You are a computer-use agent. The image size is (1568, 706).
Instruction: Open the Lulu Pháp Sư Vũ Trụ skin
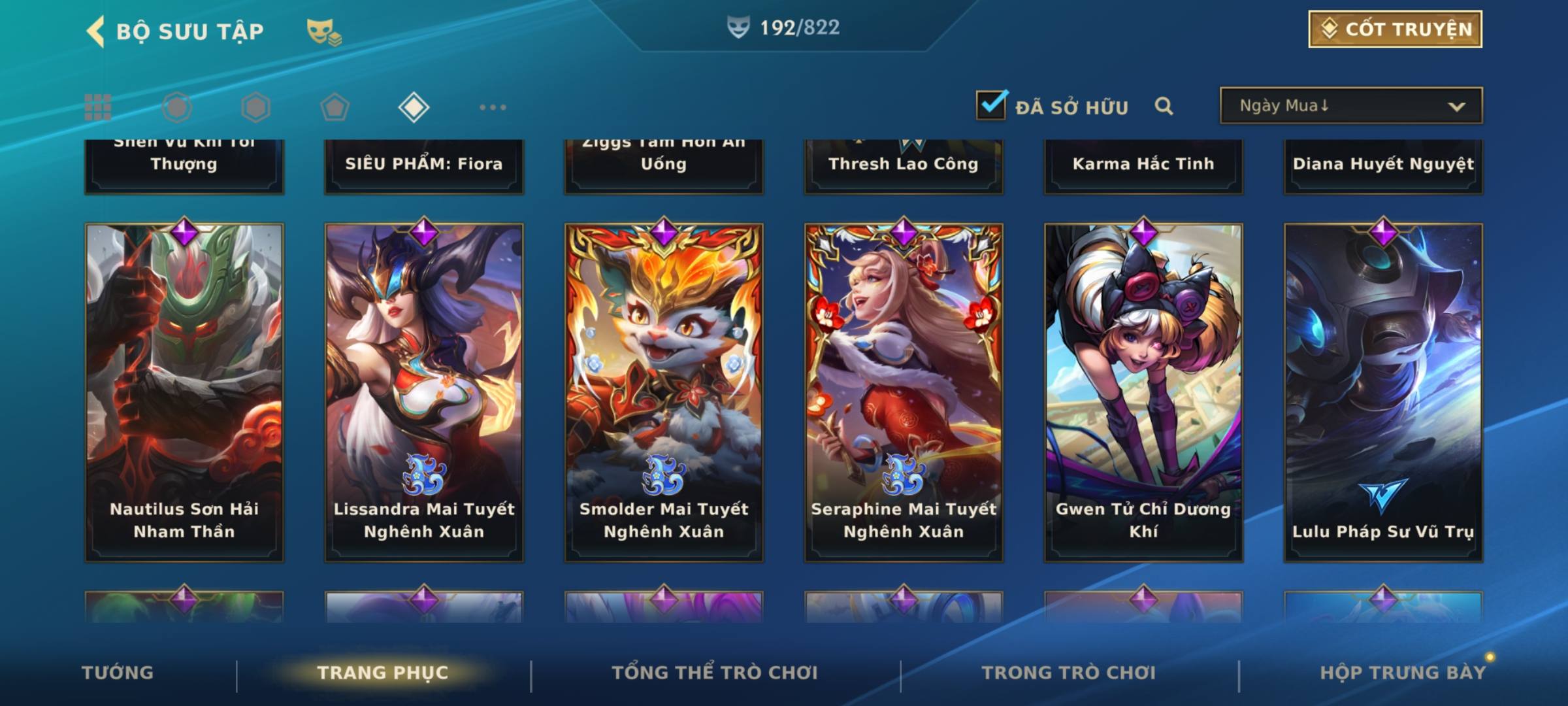[1383, 392]
